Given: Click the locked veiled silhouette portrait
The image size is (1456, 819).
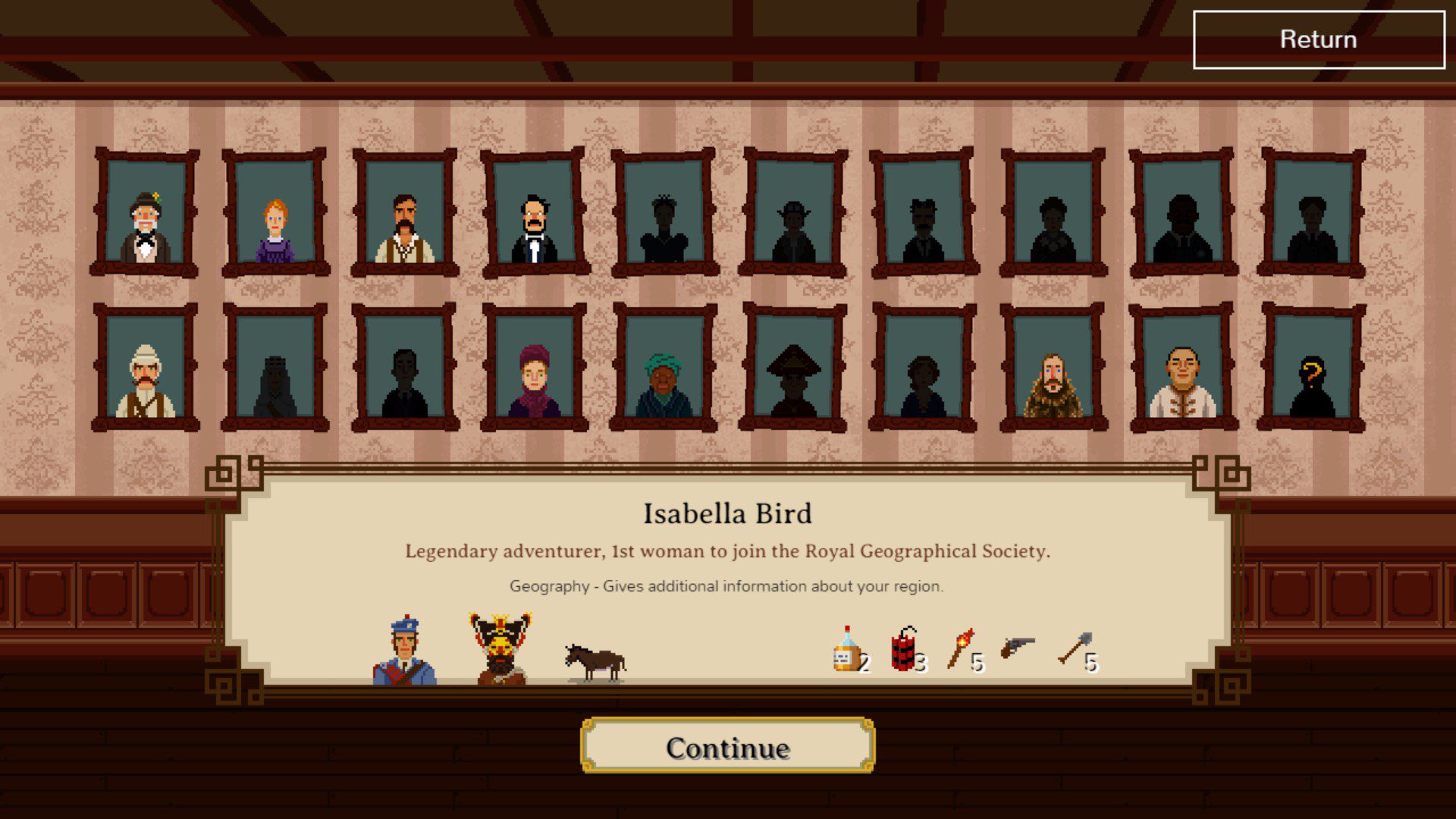Looking at the screenshot, I should pos(275,369).
